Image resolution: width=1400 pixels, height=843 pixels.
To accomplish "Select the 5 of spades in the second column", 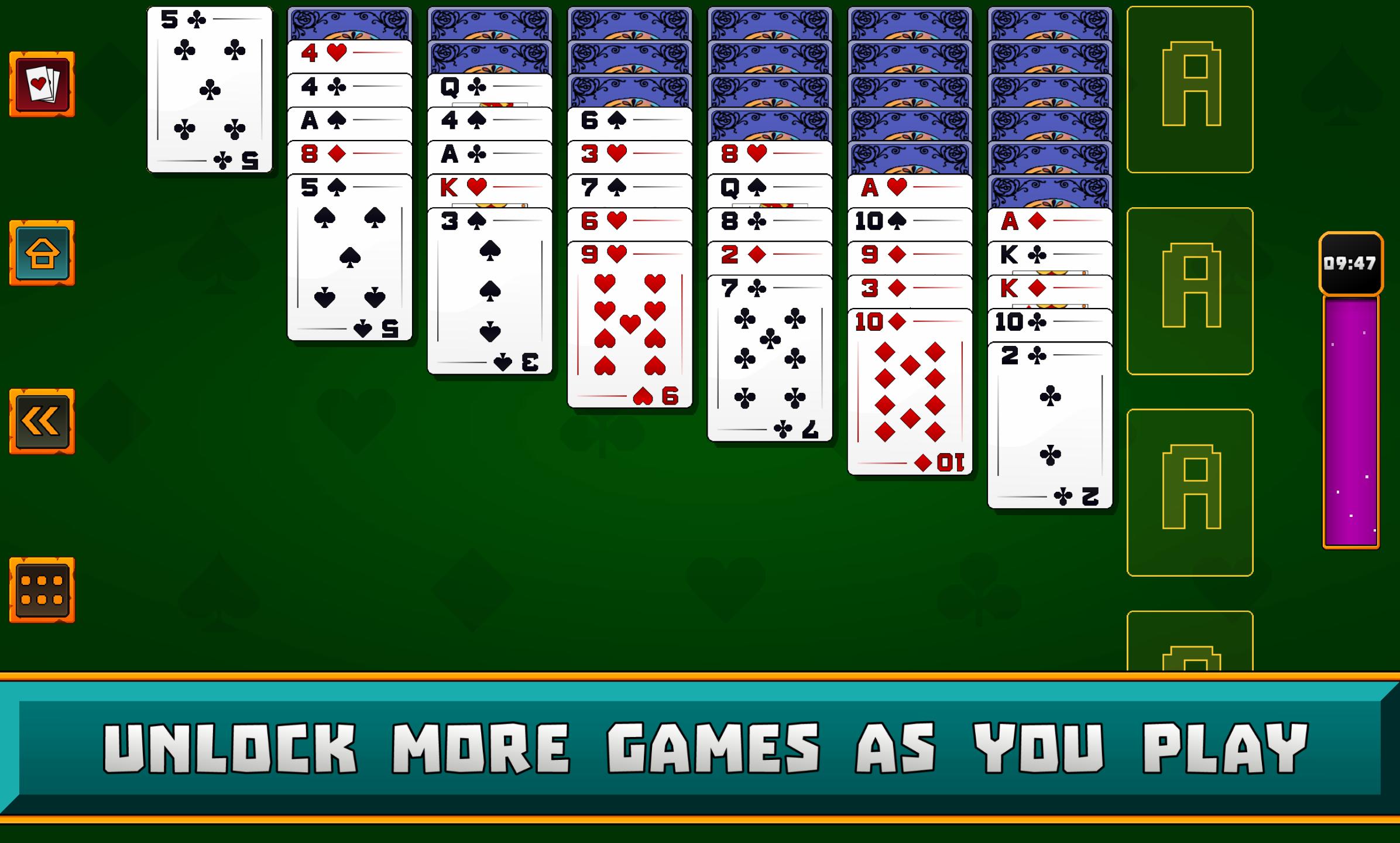I will [x=350, y=258].
